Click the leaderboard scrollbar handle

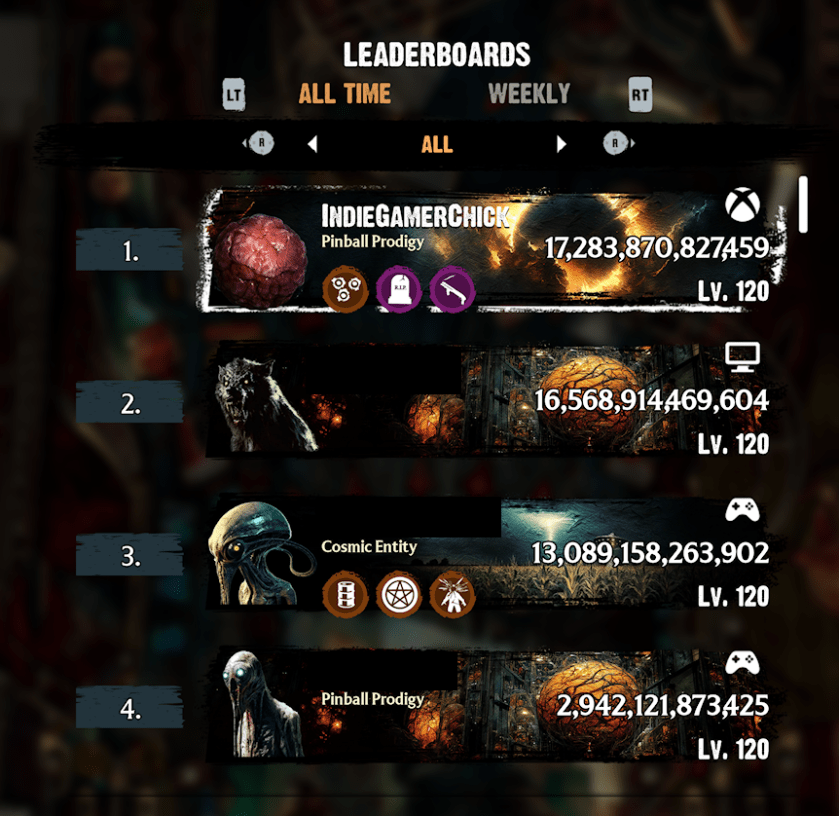coord(803,204)
